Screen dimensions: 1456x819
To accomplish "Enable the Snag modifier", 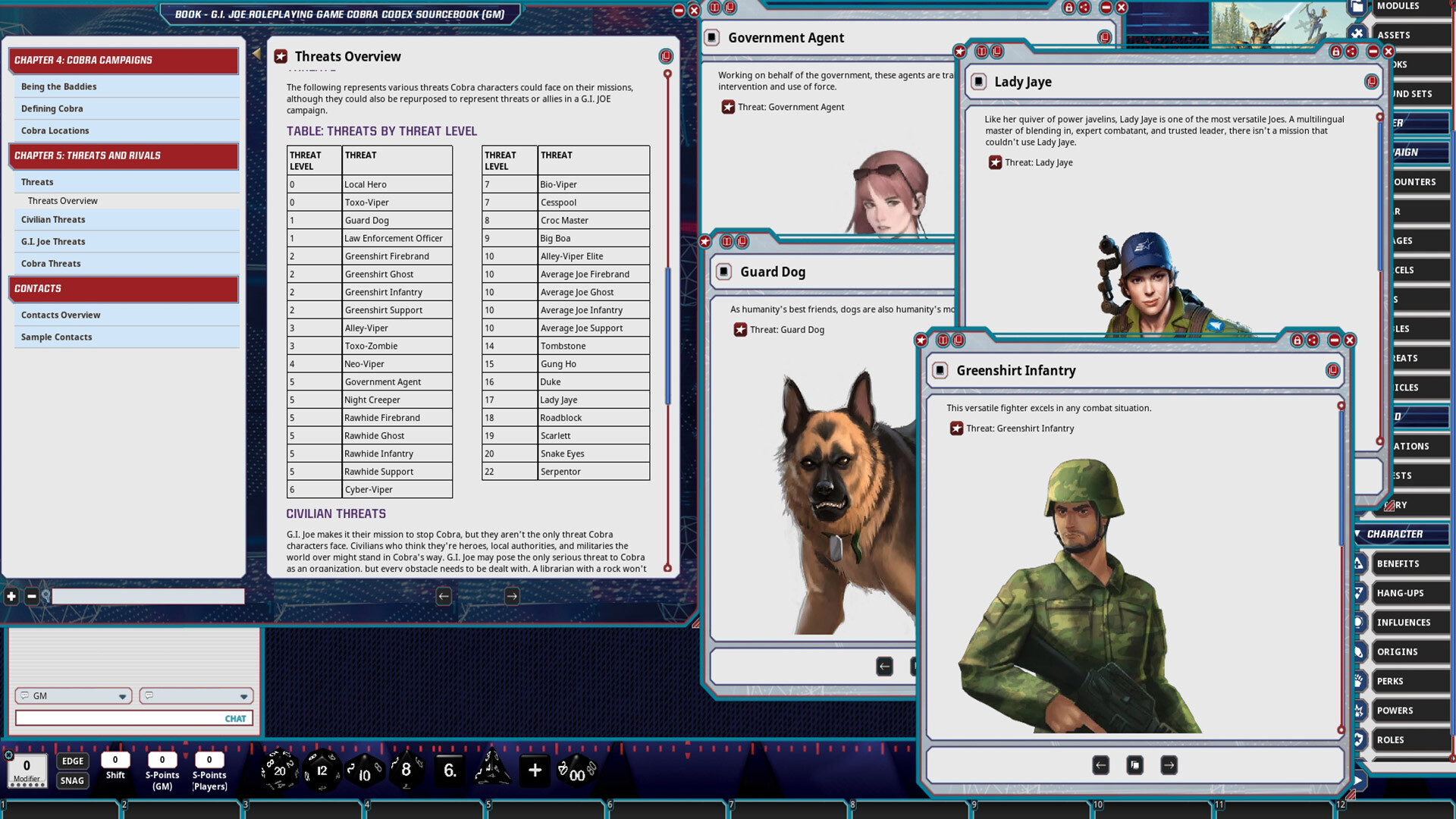I will (x=72, y=780).
